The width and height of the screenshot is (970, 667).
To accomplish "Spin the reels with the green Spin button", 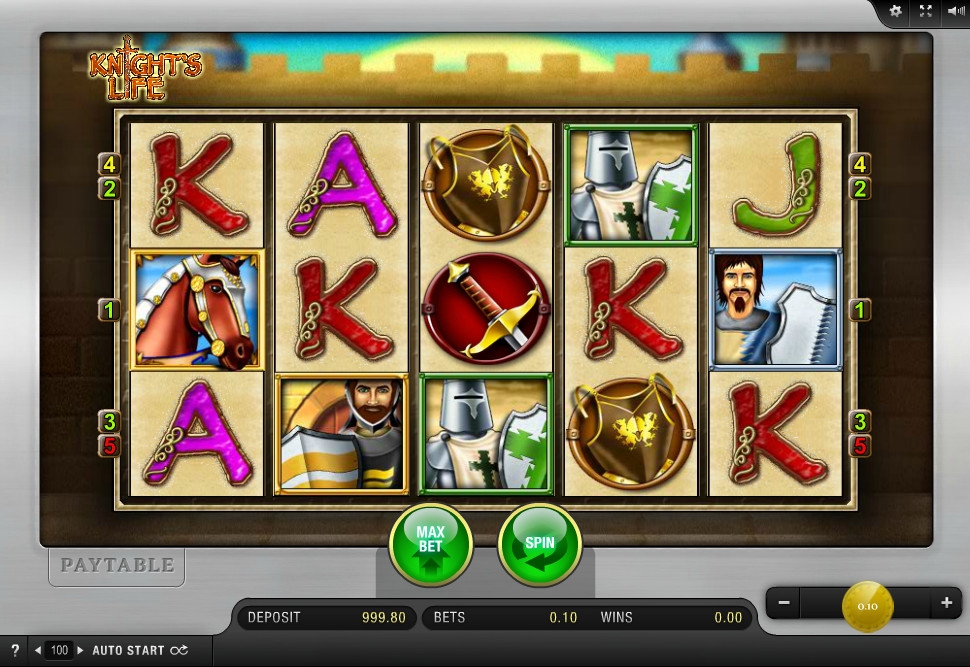I will (x=539, y=545).
